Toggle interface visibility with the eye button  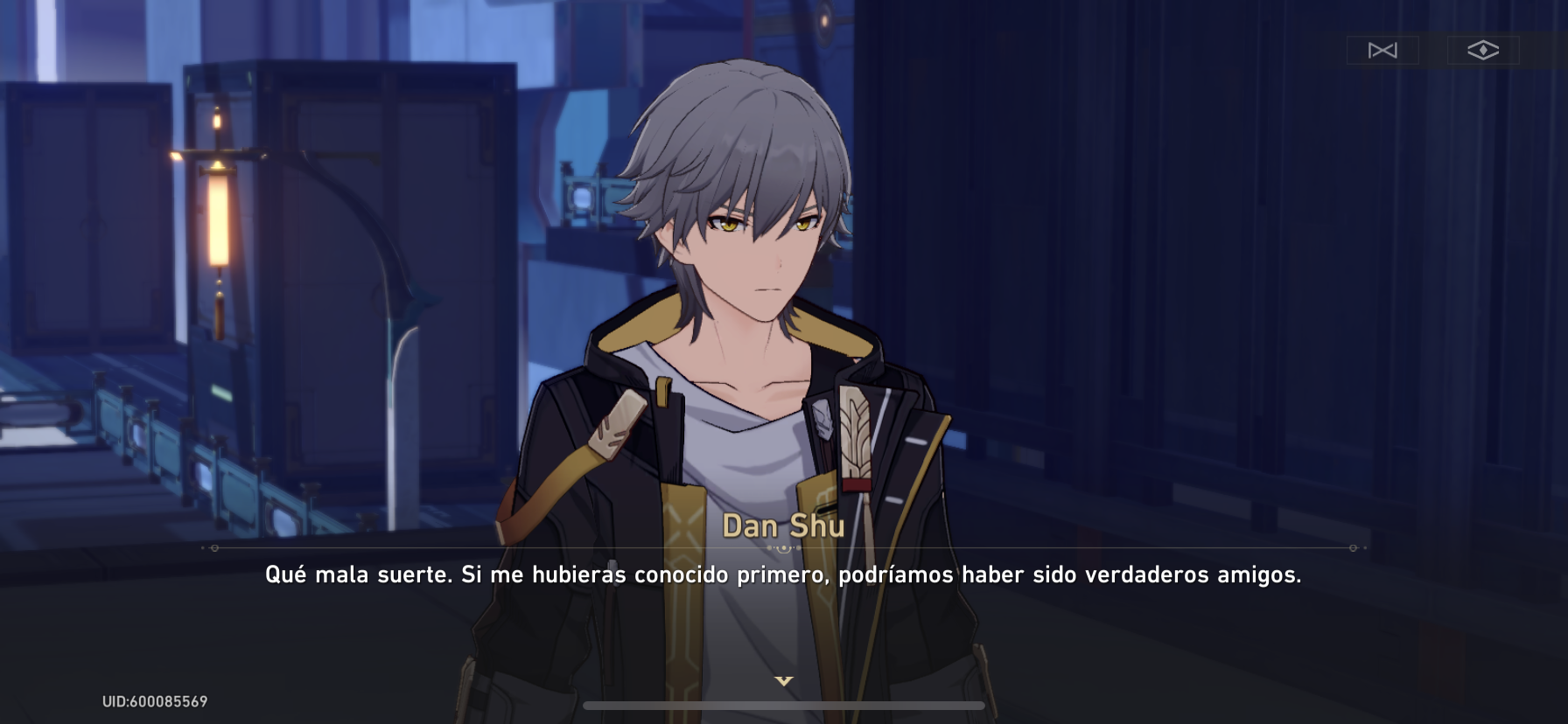click(1482, 50)
